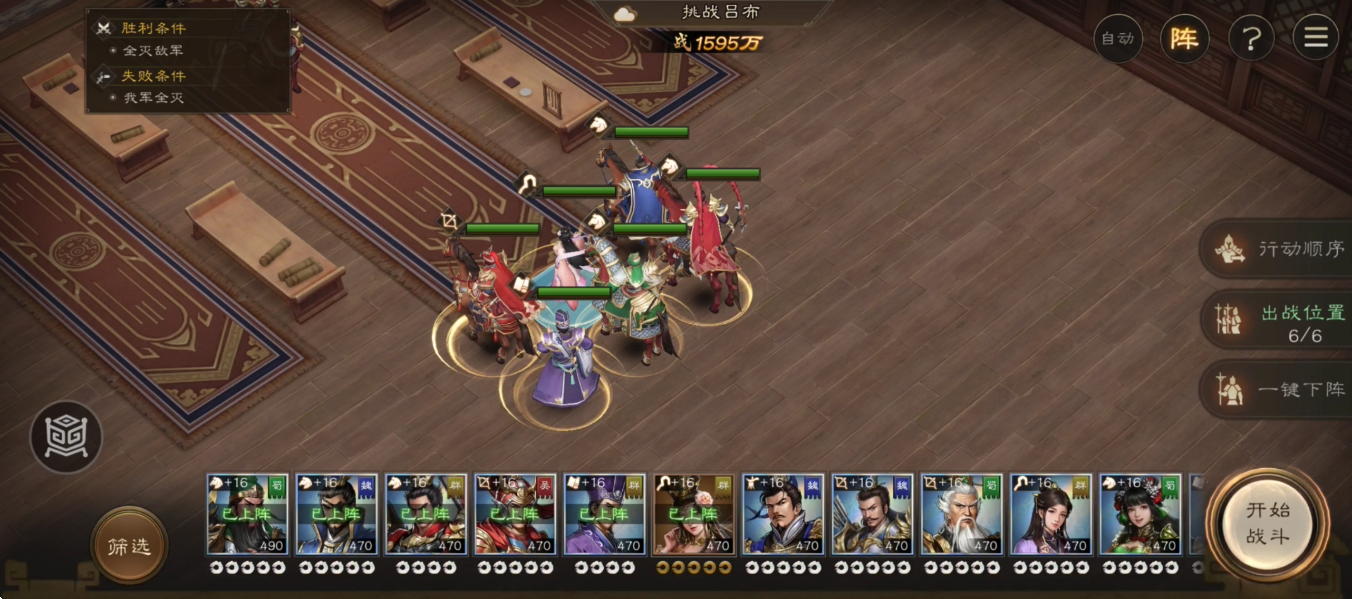This screenshot has width=1352, height=599.
Task: Pick the hero card with gold stars
Action: tap(693, 514)
